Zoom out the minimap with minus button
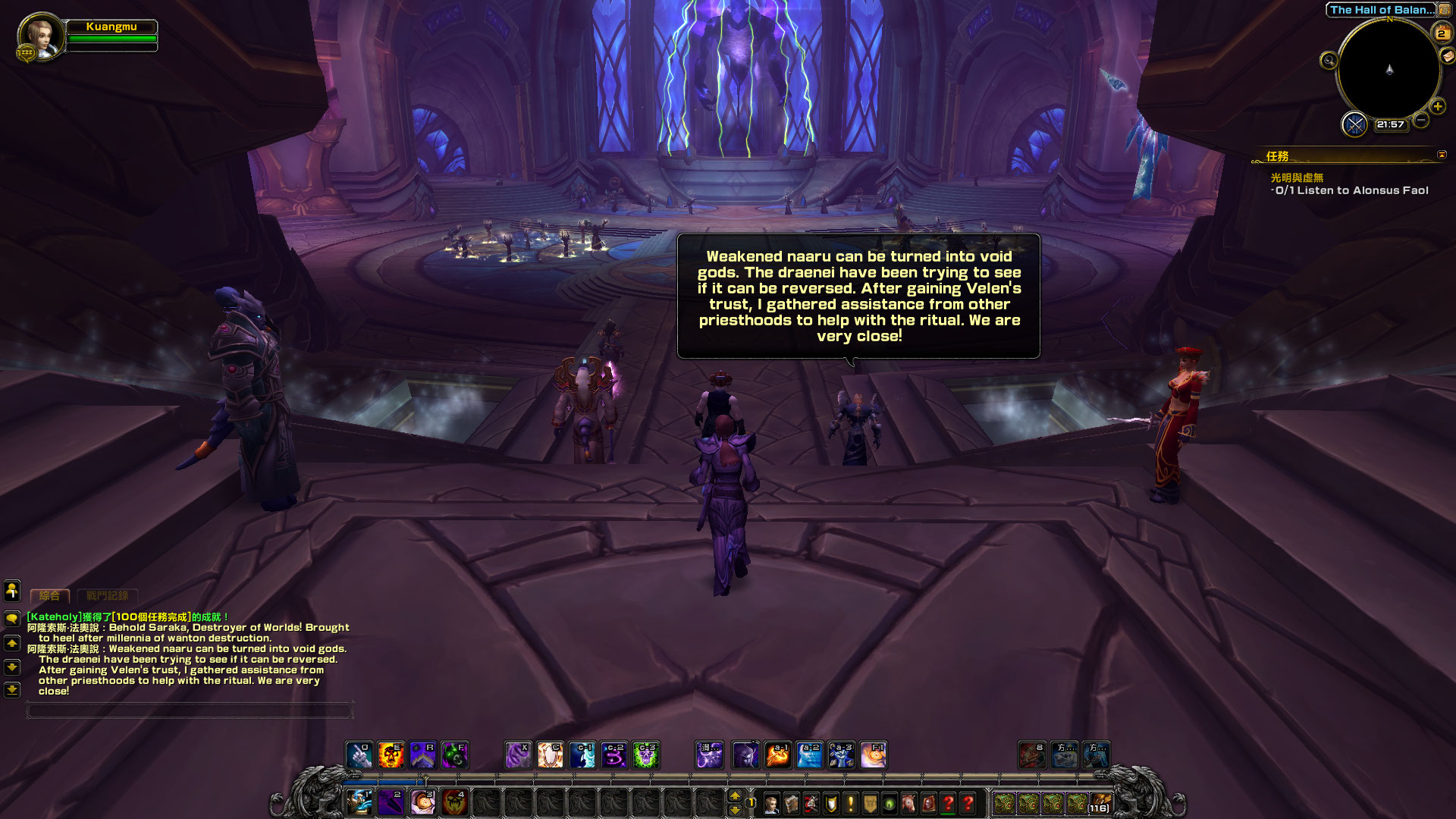This screenshot has width=1456, height=819. pos(1421,120)
